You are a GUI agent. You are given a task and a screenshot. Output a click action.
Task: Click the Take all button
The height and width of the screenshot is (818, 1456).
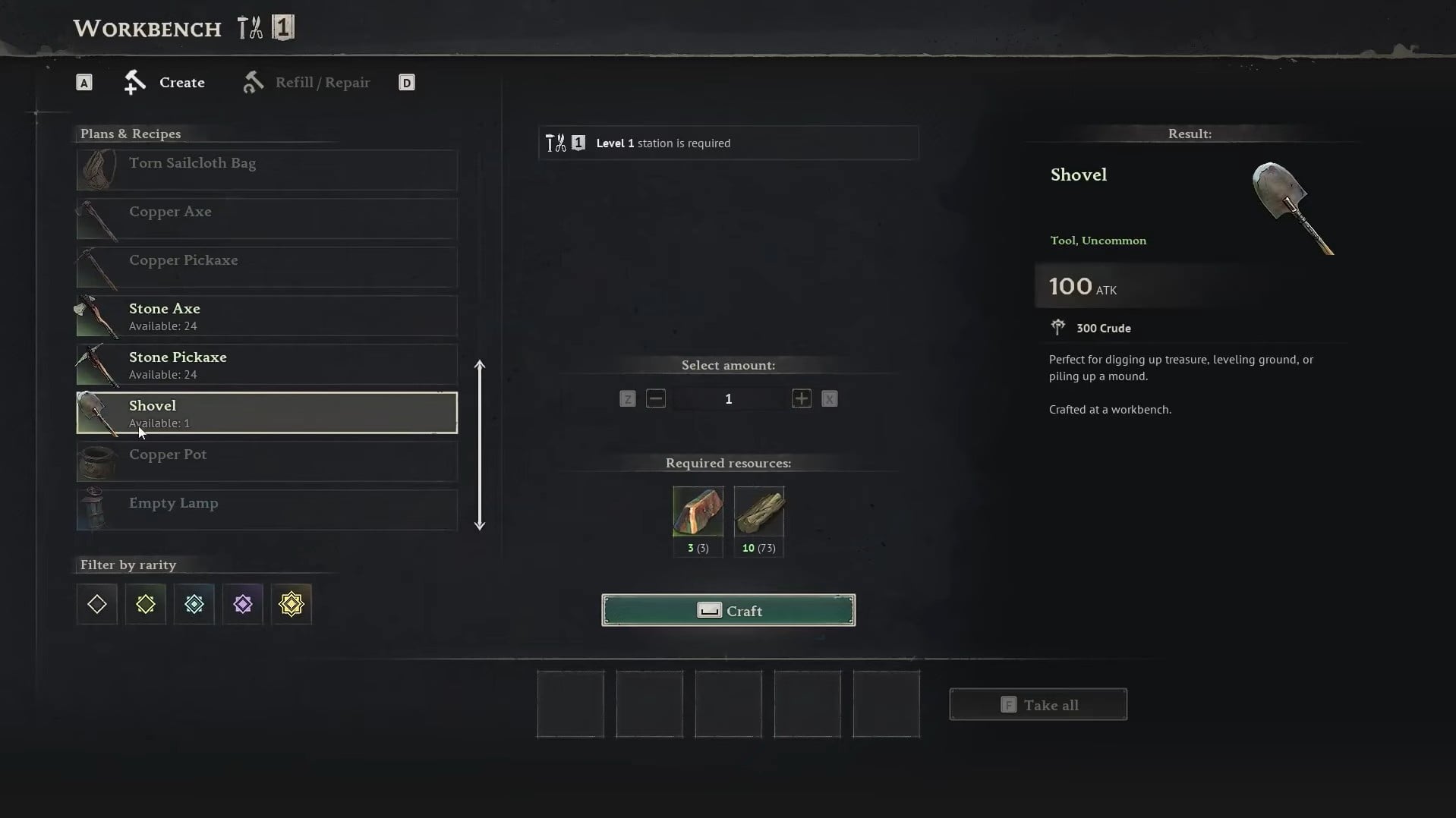tap(1038, 705)
